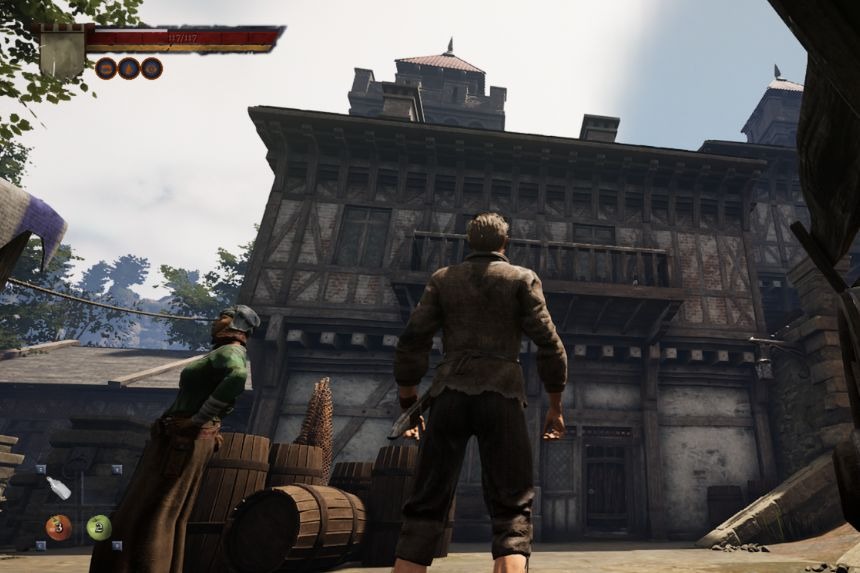
Task: Choose the green apple quick slot
Action: pos(99,527)
